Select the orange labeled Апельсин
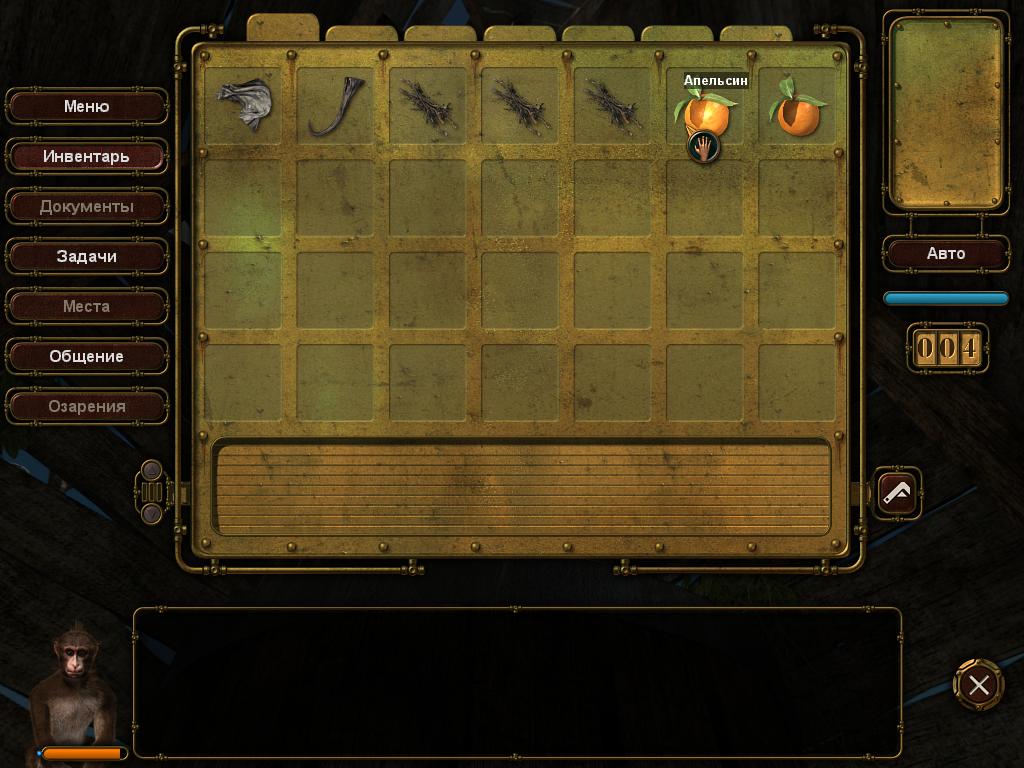This screenshot has width=1024, height=768. click(705, 115)
